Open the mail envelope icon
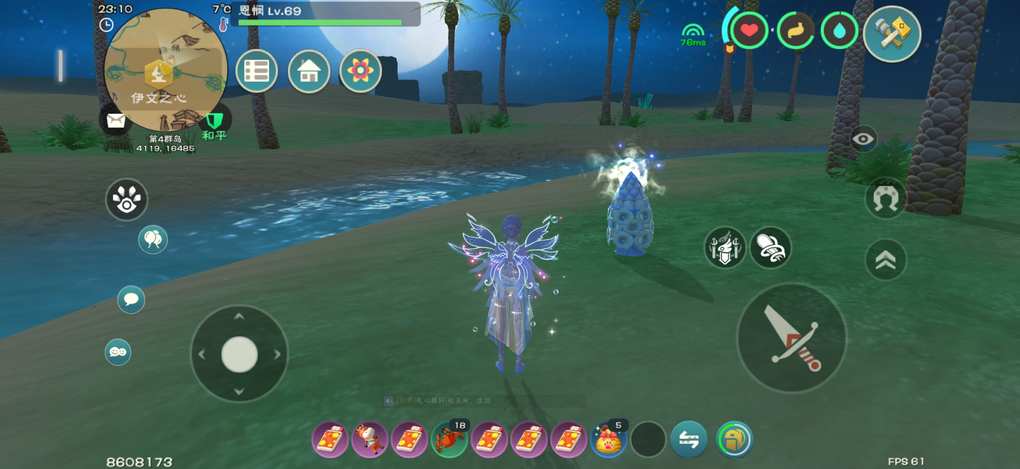The width and height of the screenshot is (1020, 469). (x=115, y=121)
